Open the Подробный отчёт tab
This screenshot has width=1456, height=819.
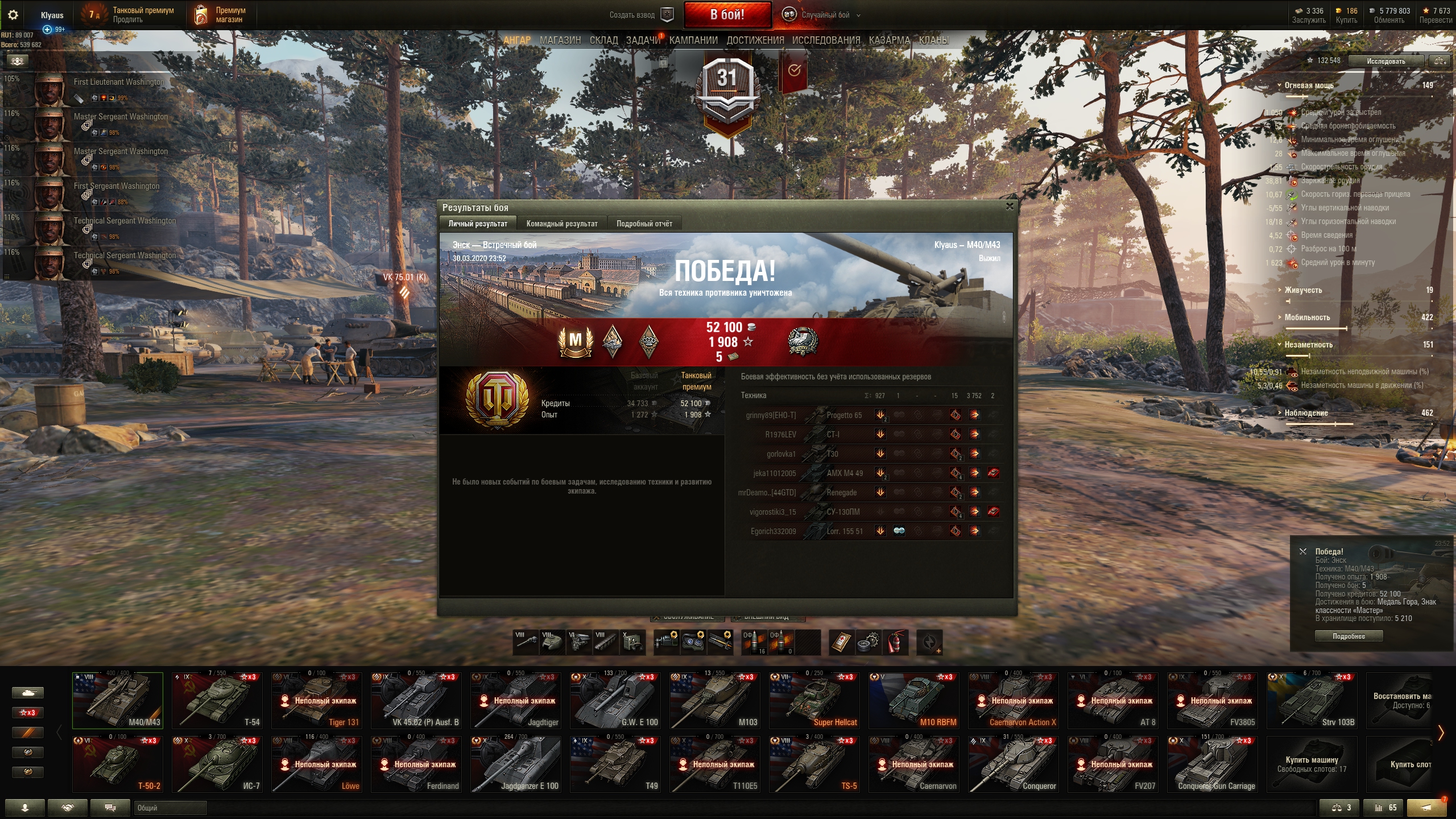[x=644, y=224]
